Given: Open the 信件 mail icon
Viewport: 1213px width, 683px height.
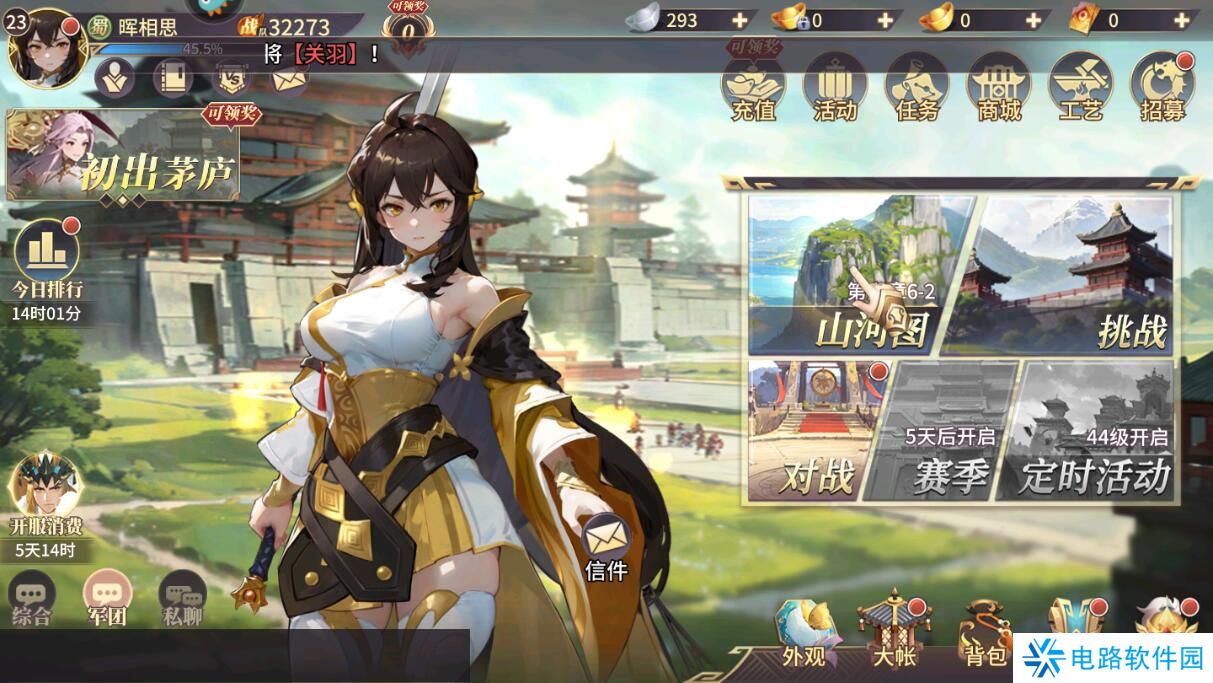Looking at the screenshot, I should pyautogui.click(x=606, y=545).
